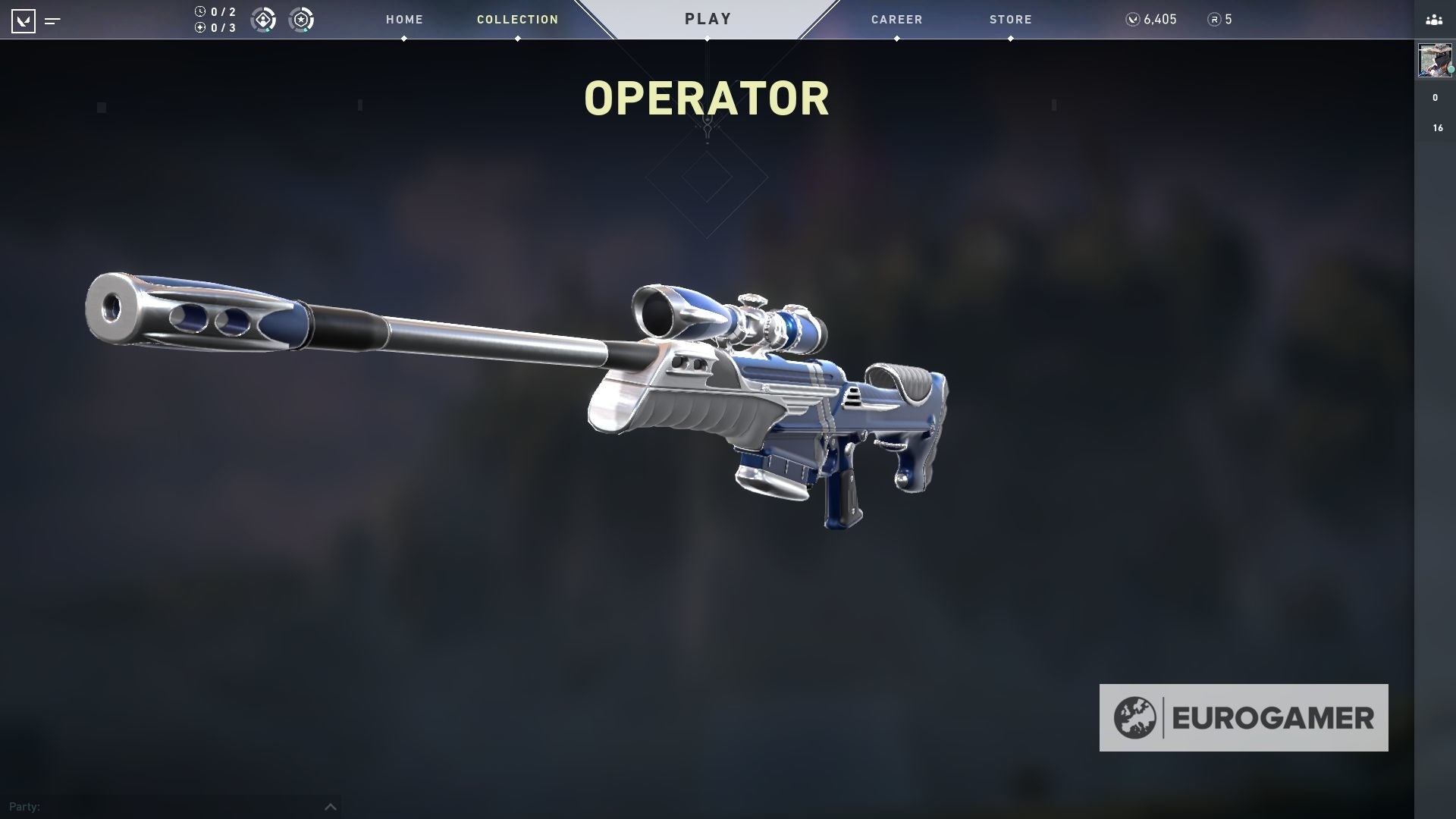Click the Valorant logo icon

pyautogui.click(x=25, y=20)
